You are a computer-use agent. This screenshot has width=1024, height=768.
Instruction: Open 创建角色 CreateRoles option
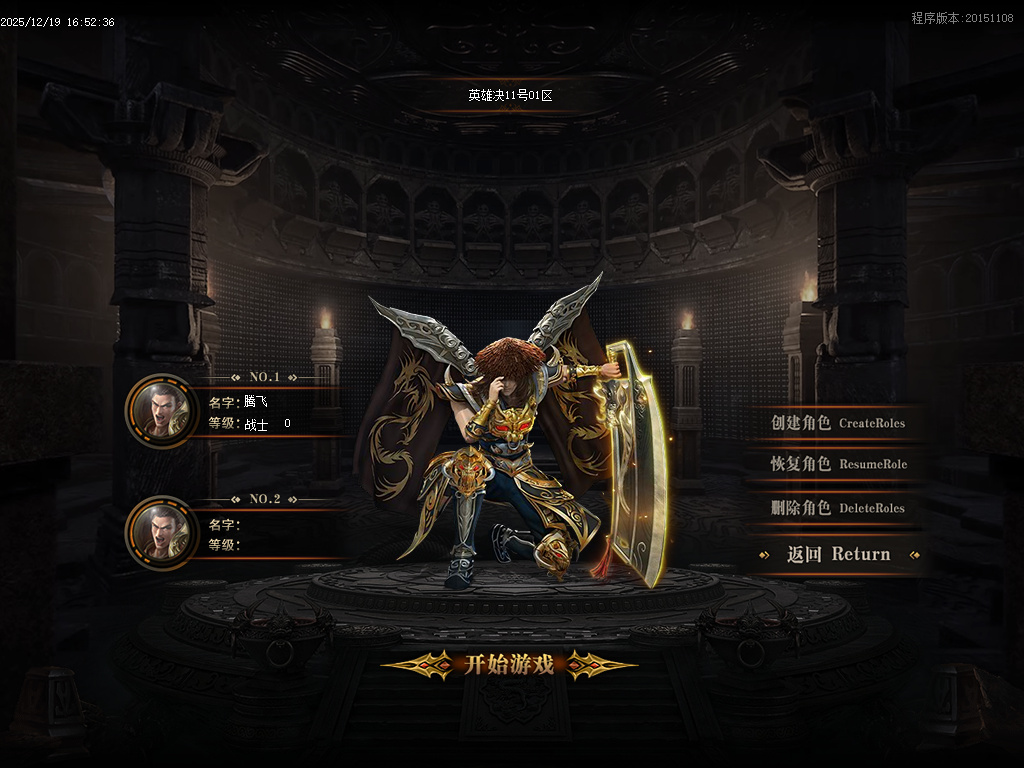(x=837, y=423)
